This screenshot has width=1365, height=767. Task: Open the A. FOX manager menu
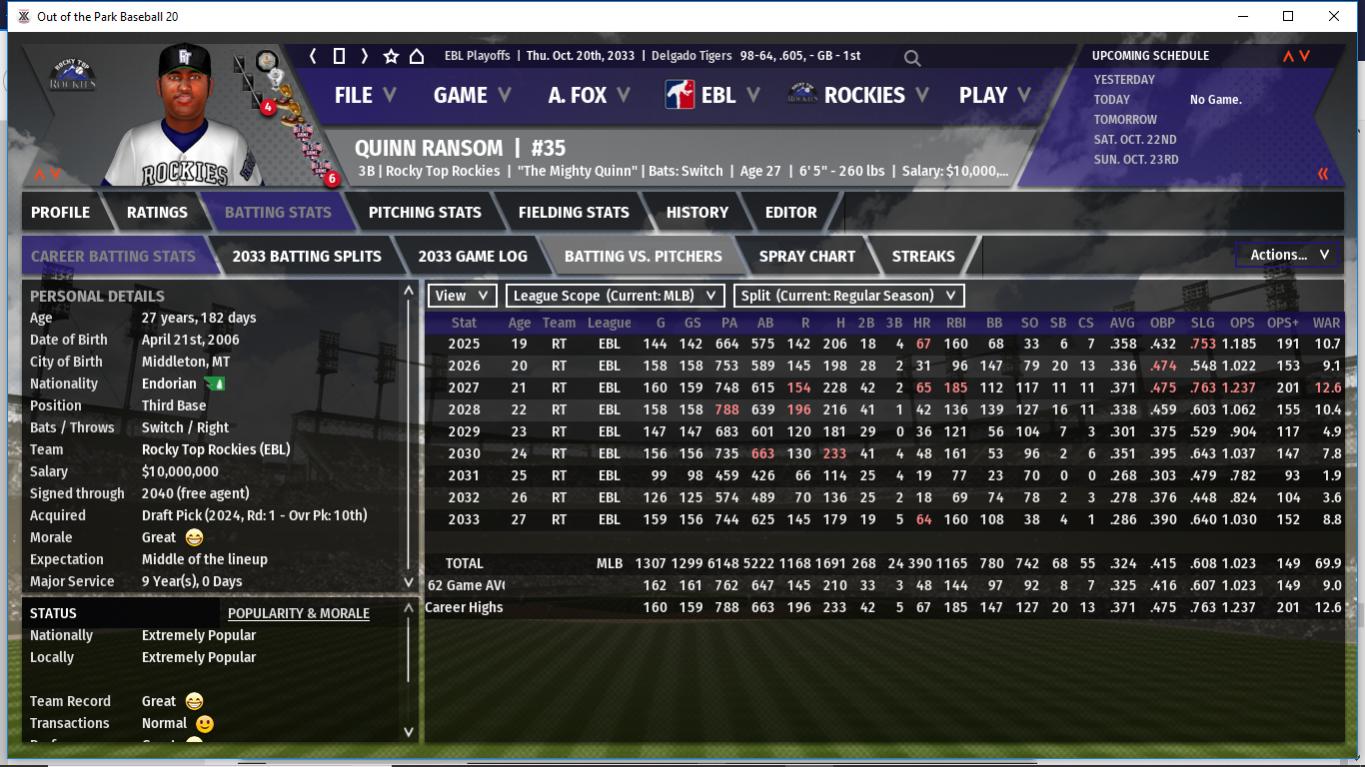(588, 95)
